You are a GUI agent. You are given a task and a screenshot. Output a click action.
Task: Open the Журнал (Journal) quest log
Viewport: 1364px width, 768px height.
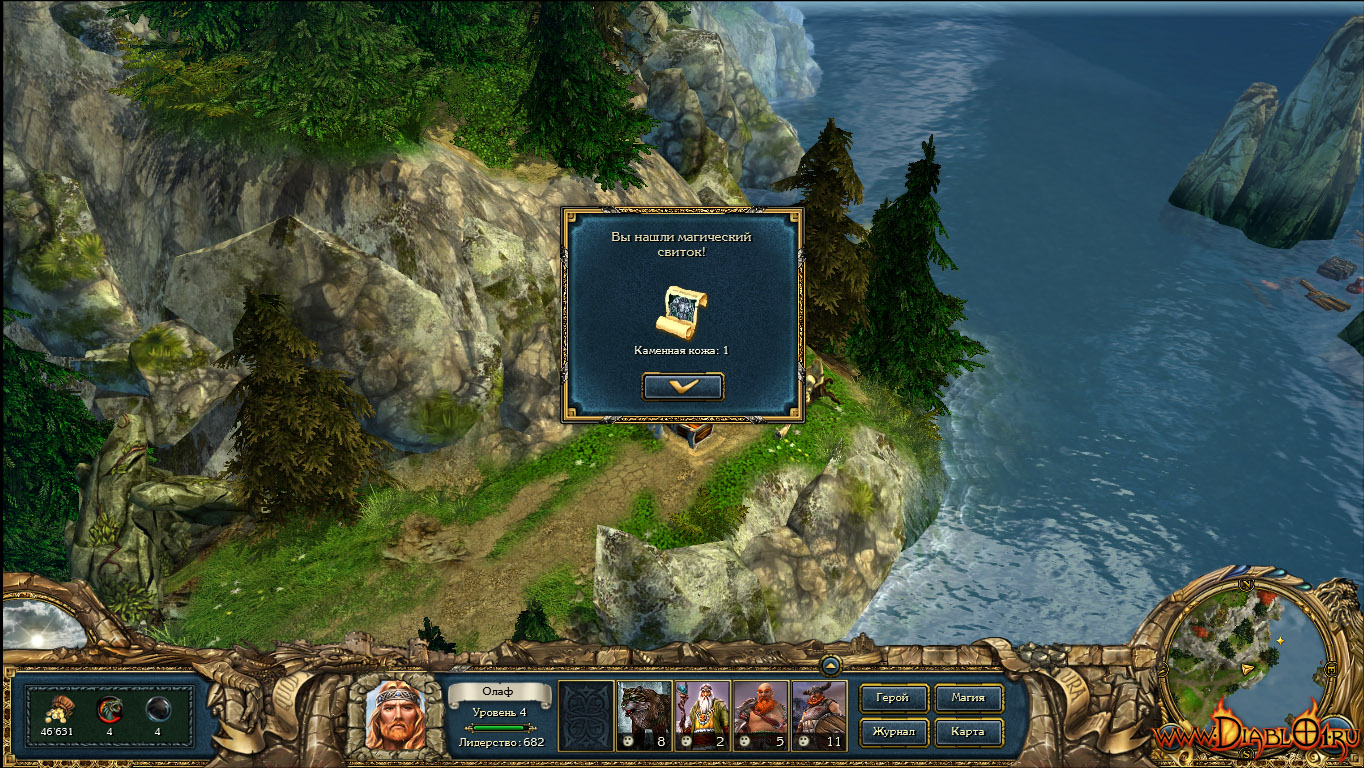(893, 732)
